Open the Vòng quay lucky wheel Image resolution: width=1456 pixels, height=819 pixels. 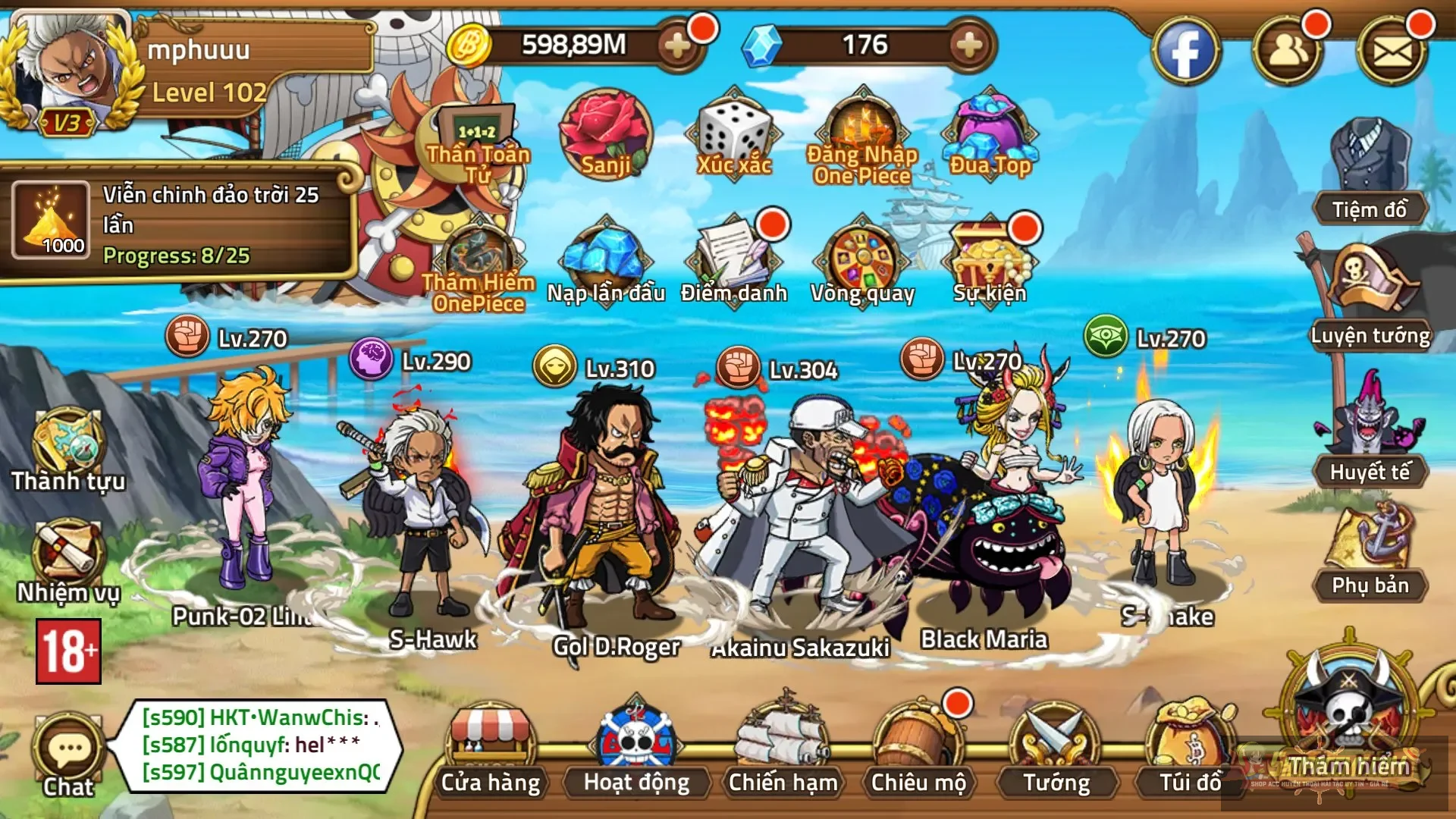tap(862, 262)
